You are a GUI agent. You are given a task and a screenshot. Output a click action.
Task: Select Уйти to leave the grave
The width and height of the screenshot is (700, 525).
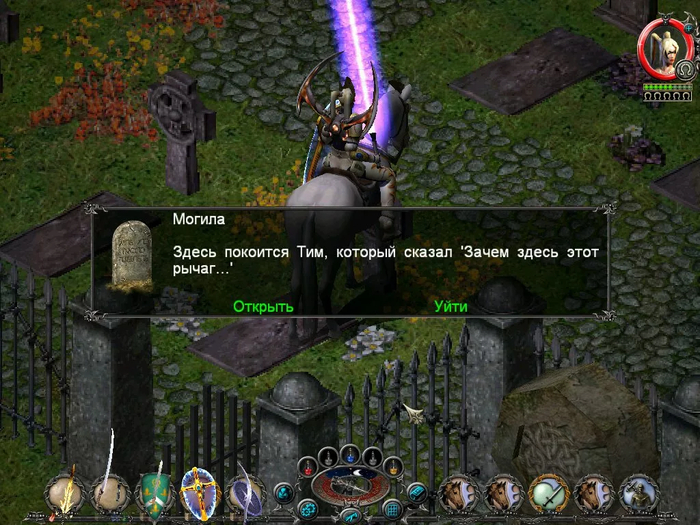pos(451,306)
